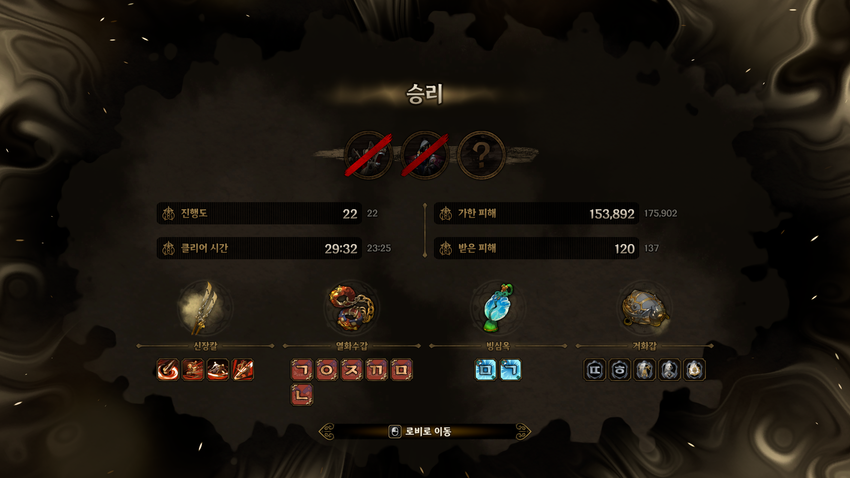Select the blue ㅁ rune tile
Image resolution: width=850 pixels, height=478 pixels.
point(486,371)
